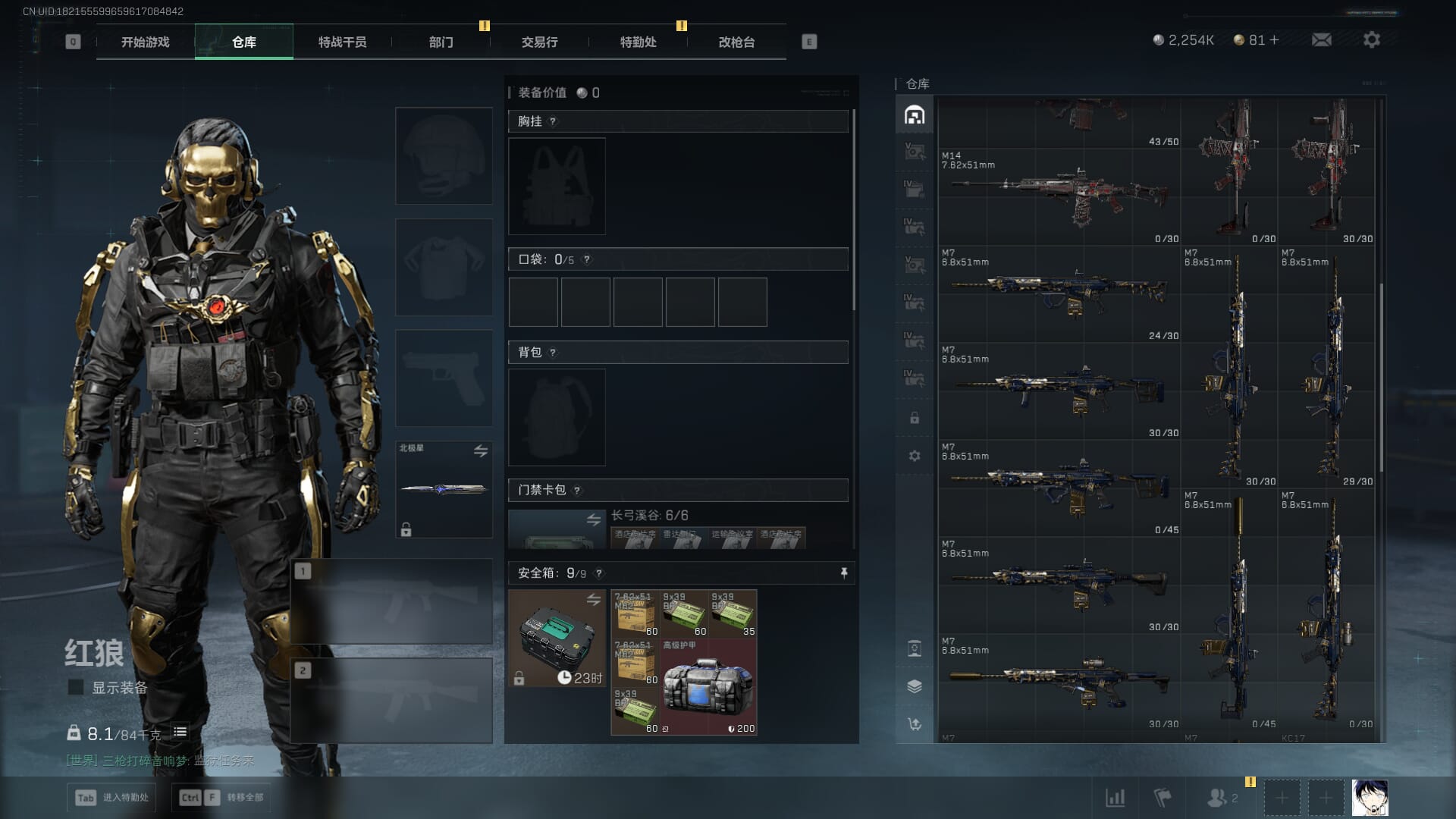Click the 转移全部 transfer all button
Viewport: 1456px width, 819px height.
[x=221, y=797]
